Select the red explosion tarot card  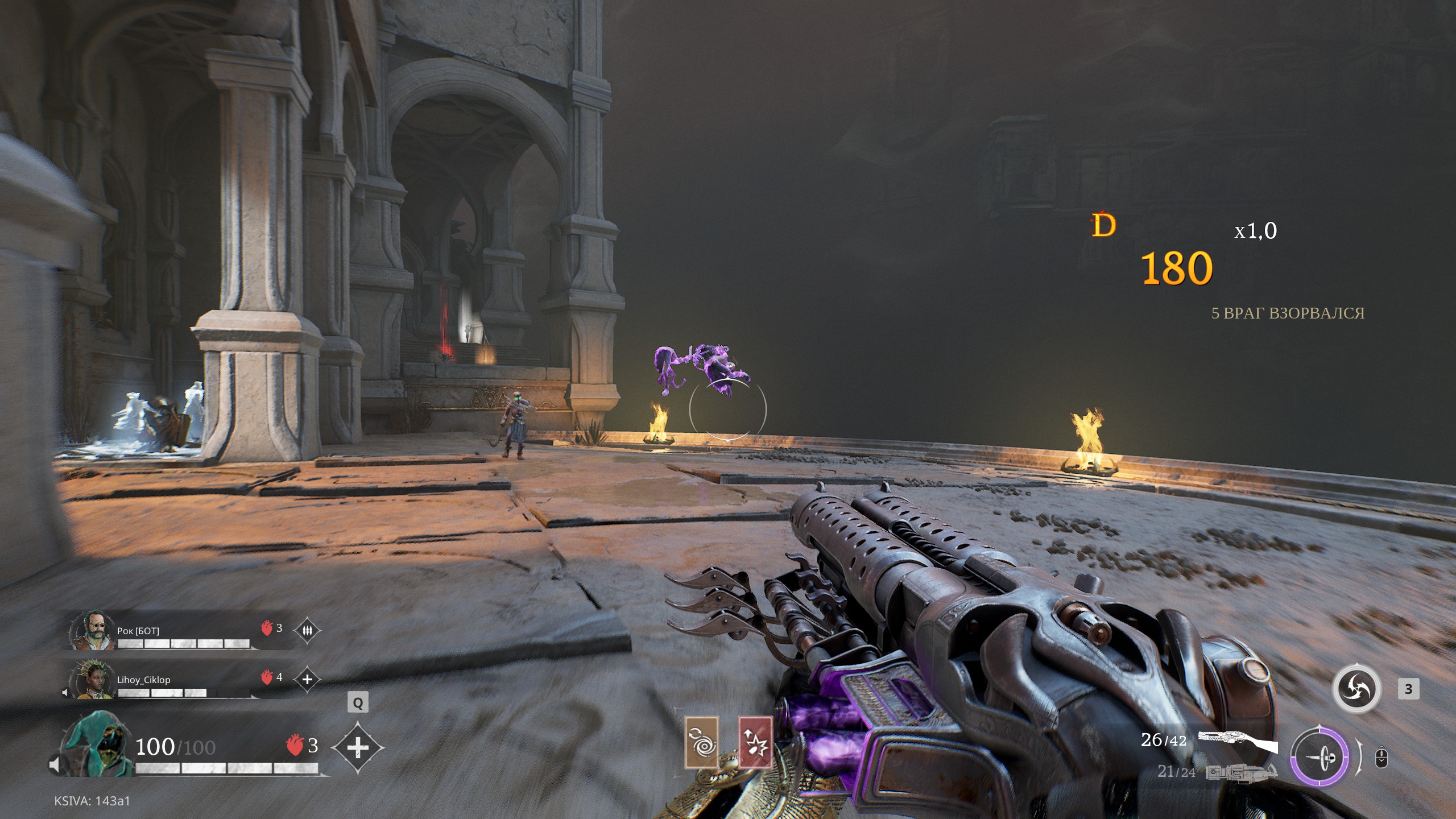[755, 742]
